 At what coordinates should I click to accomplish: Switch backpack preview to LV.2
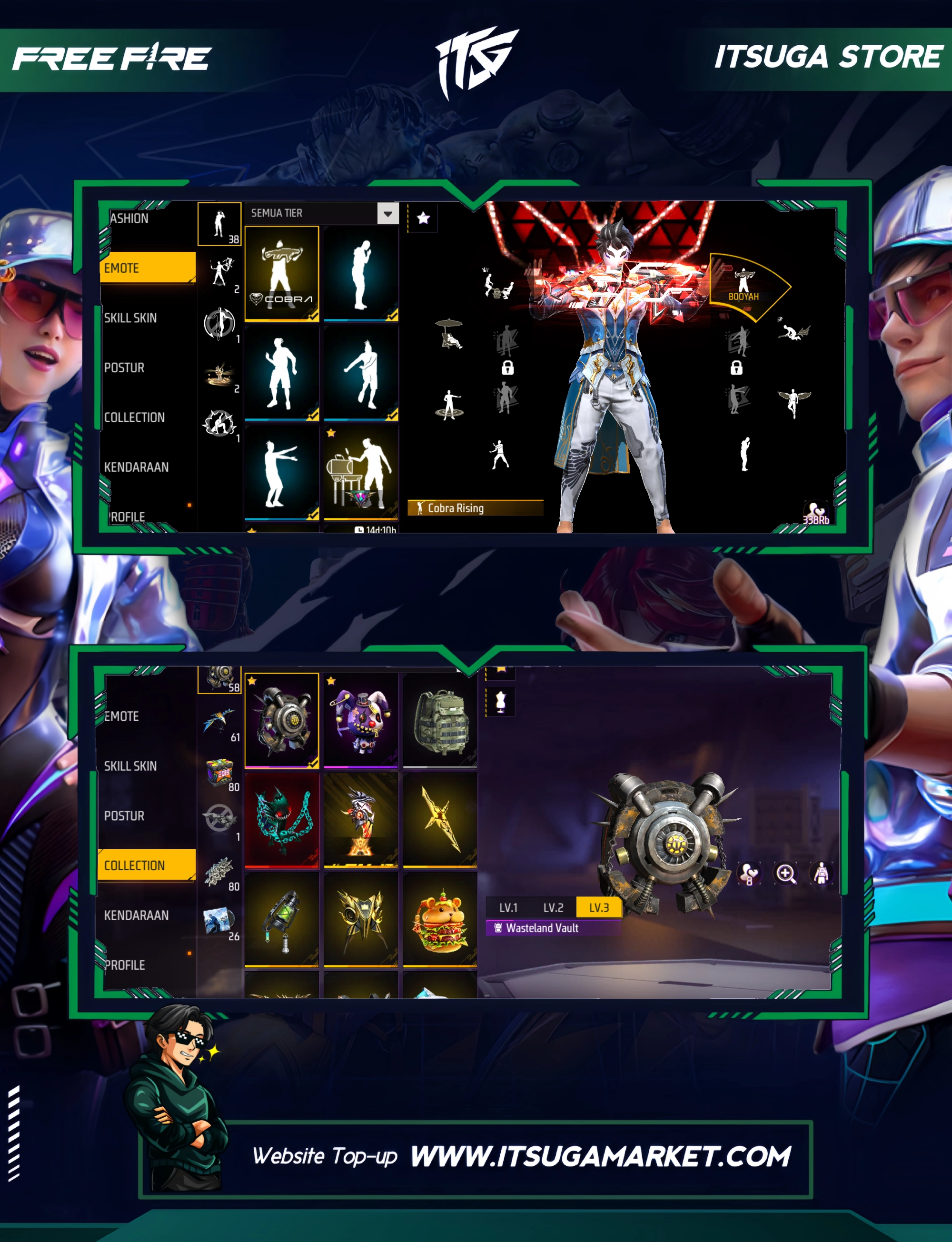[x=553, y=907]
